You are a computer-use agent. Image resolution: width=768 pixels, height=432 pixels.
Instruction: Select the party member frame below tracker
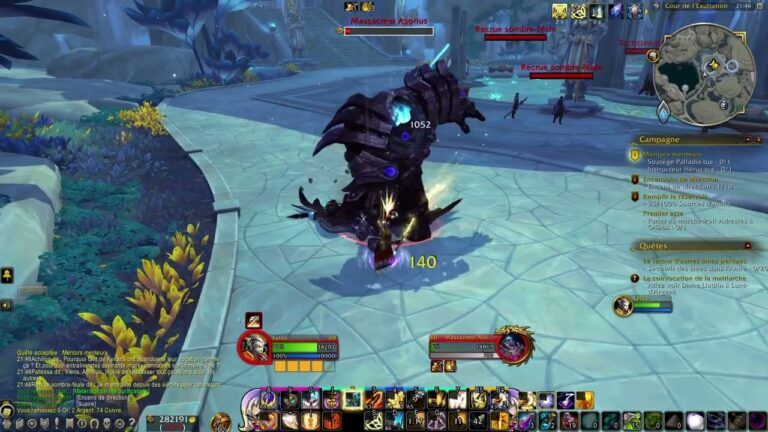coord(640,305)
